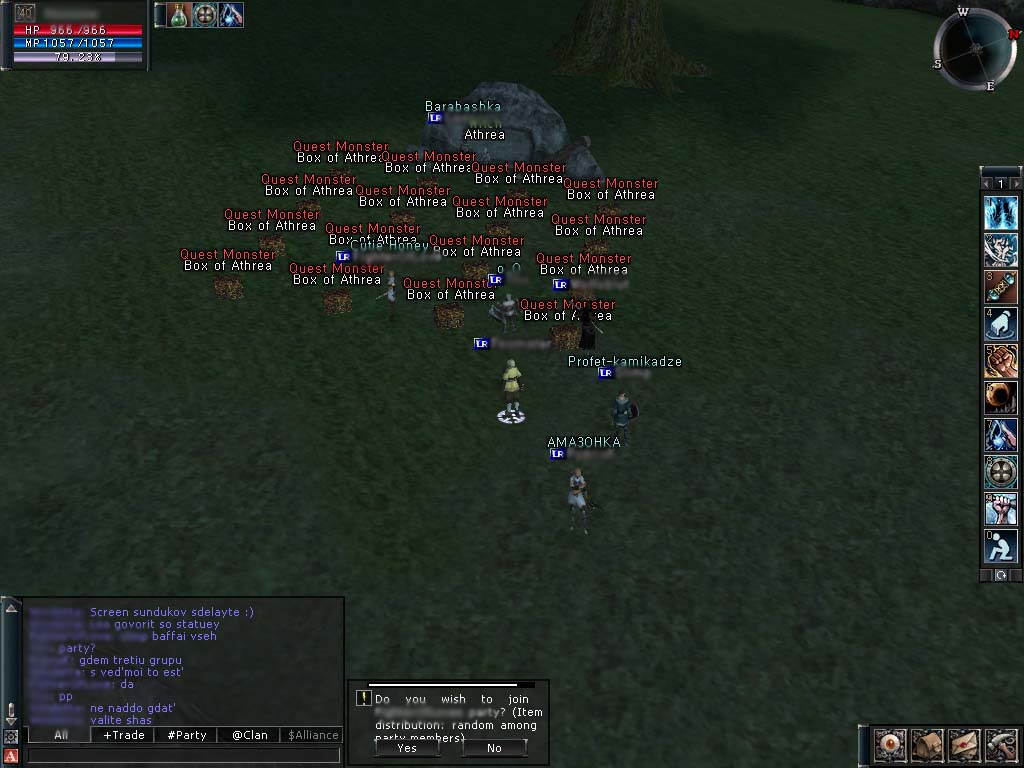1024x768 pixels.
Task: Use the pointing hand action in slot 4
Action: tap(1000, 324)
